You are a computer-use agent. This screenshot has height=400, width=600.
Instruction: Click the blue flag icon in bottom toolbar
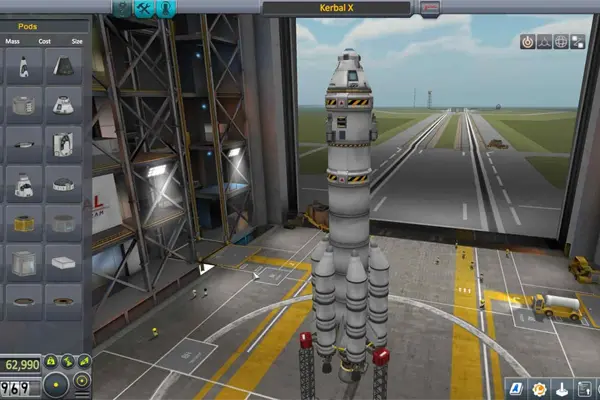point(515,388)
